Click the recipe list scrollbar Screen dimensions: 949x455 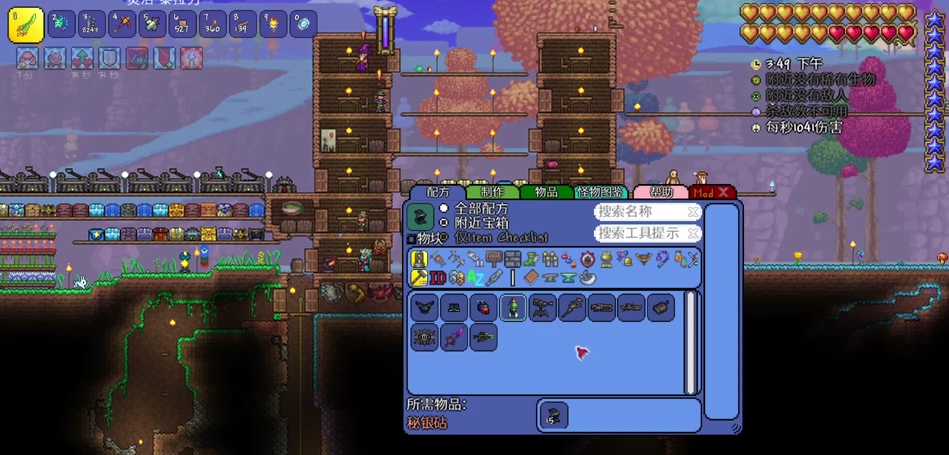[x=690, y=342]
